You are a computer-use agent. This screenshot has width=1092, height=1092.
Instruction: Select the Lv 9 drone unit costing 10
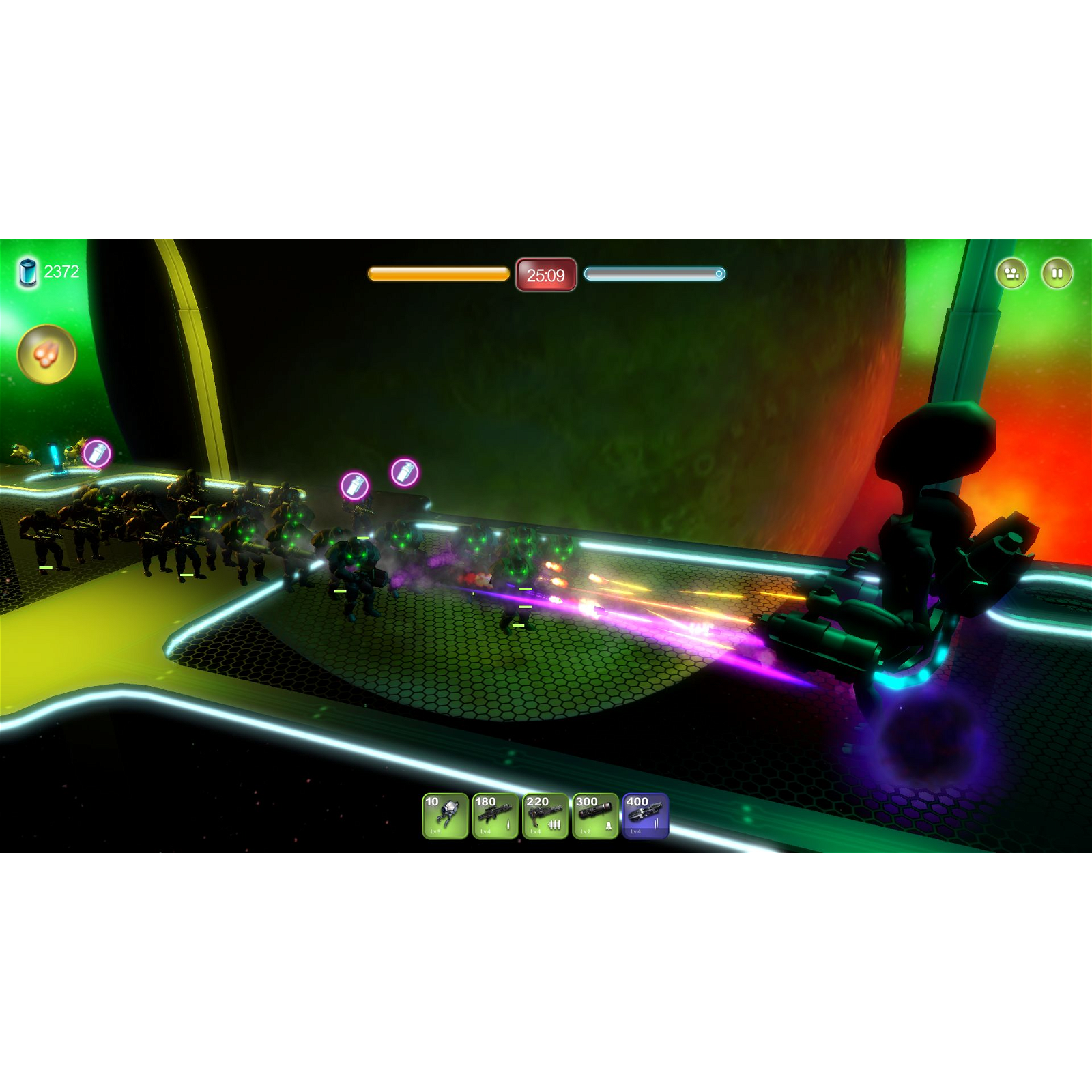pos(445,819)
